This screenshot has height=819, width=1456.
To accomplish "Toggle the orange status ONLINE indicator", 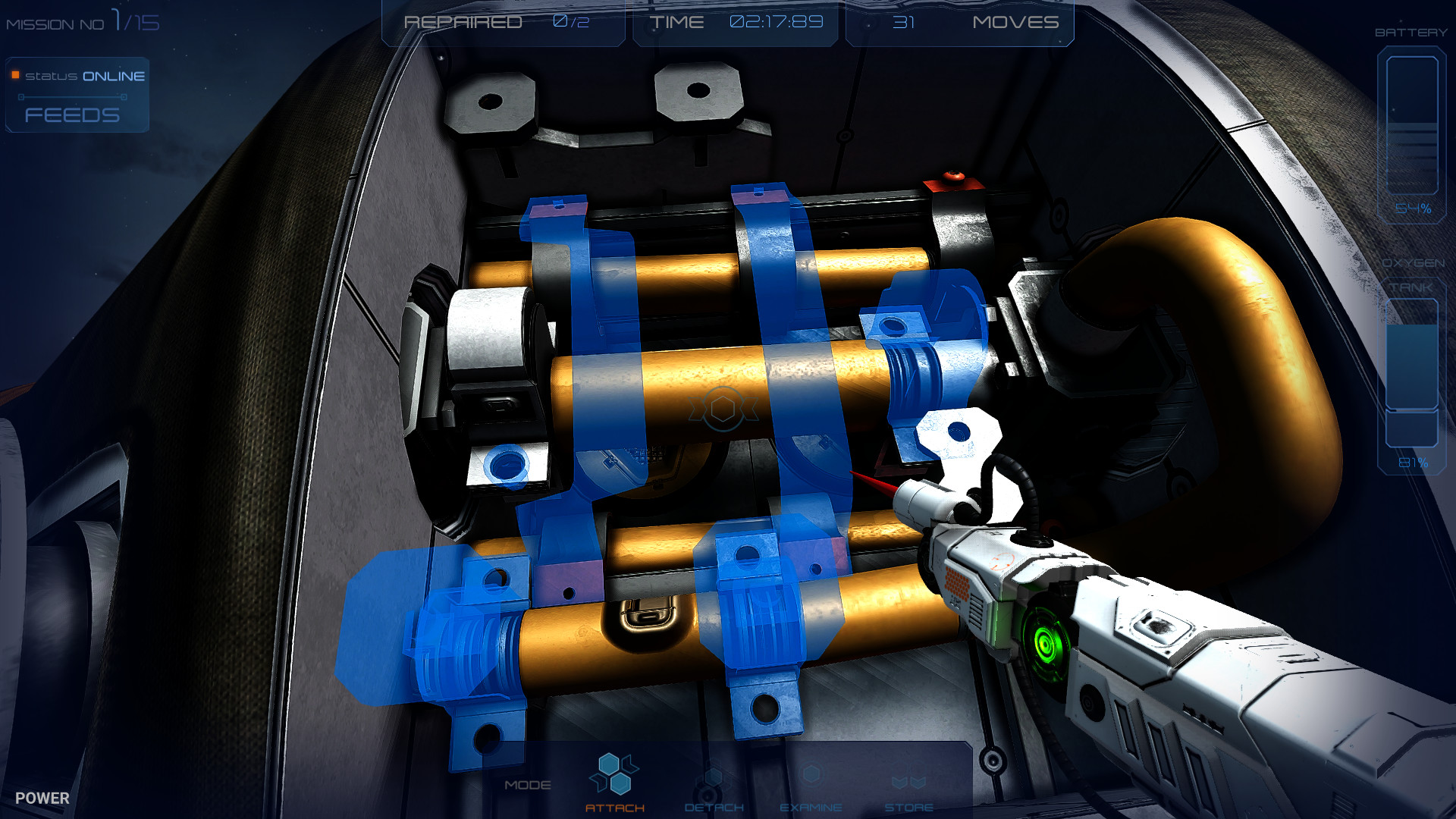I will (14, 75).
